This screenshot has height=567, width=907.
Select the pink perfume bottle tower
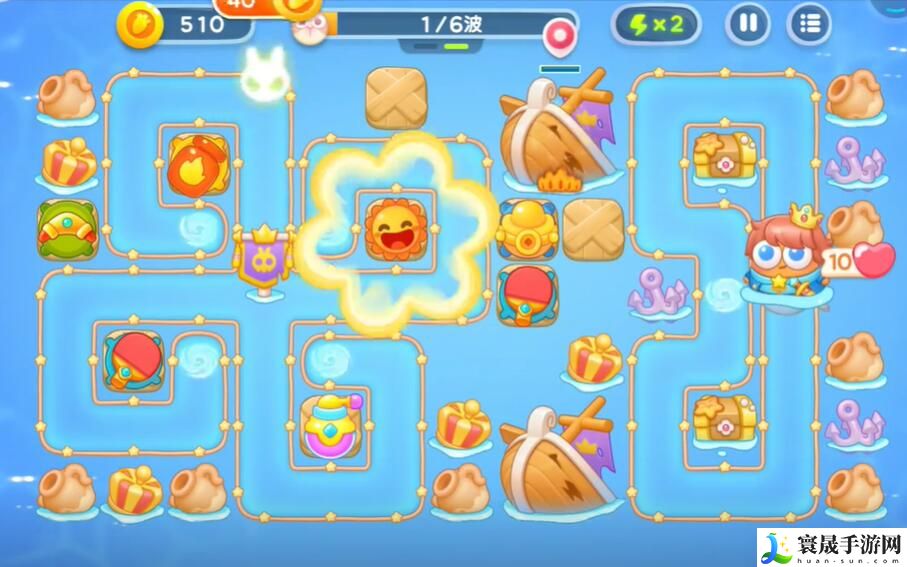point(331,426)
